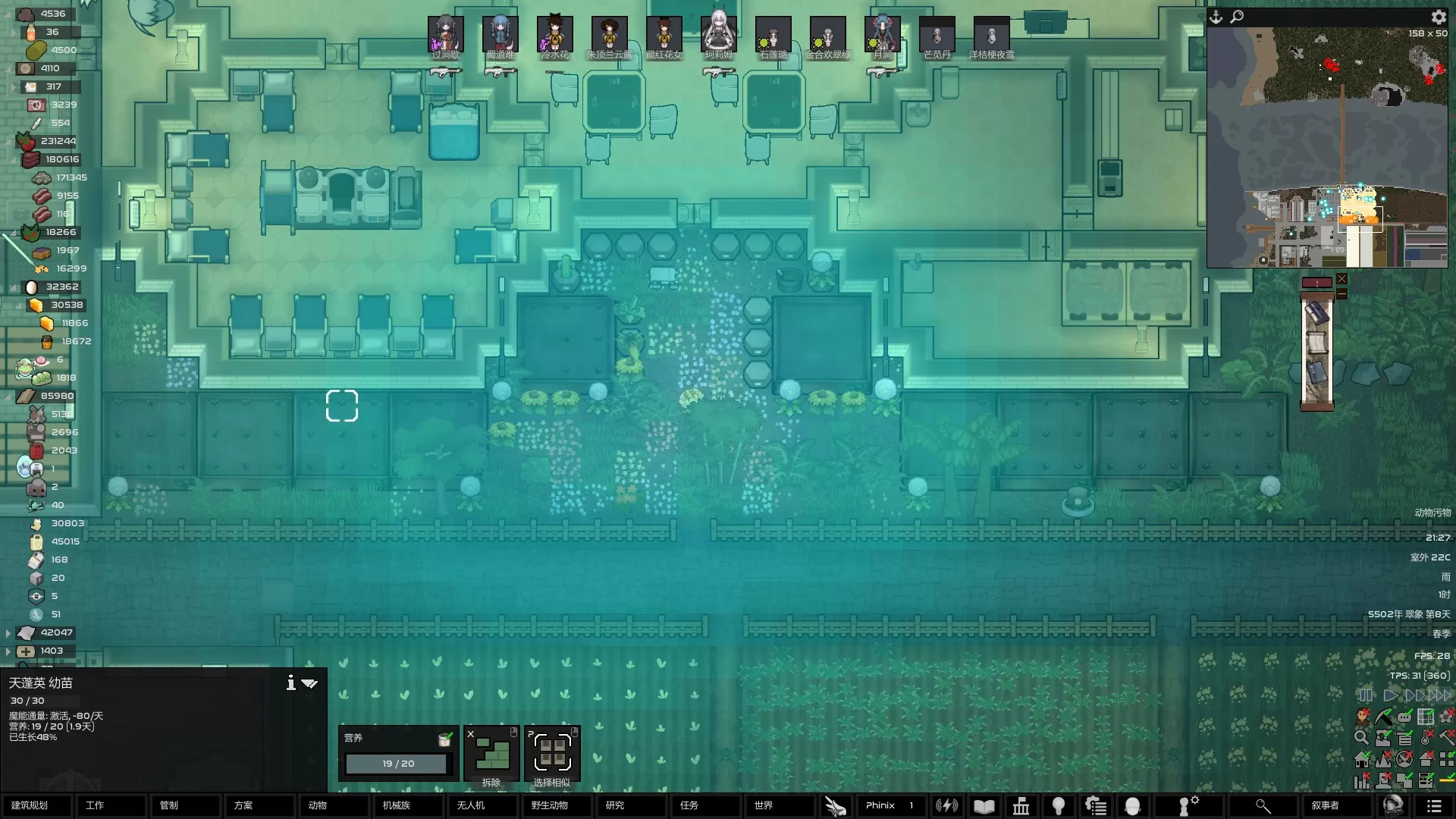Screen dimensions: 1456x819
Task: Open the 世界 world view
Action: [778, 805]
